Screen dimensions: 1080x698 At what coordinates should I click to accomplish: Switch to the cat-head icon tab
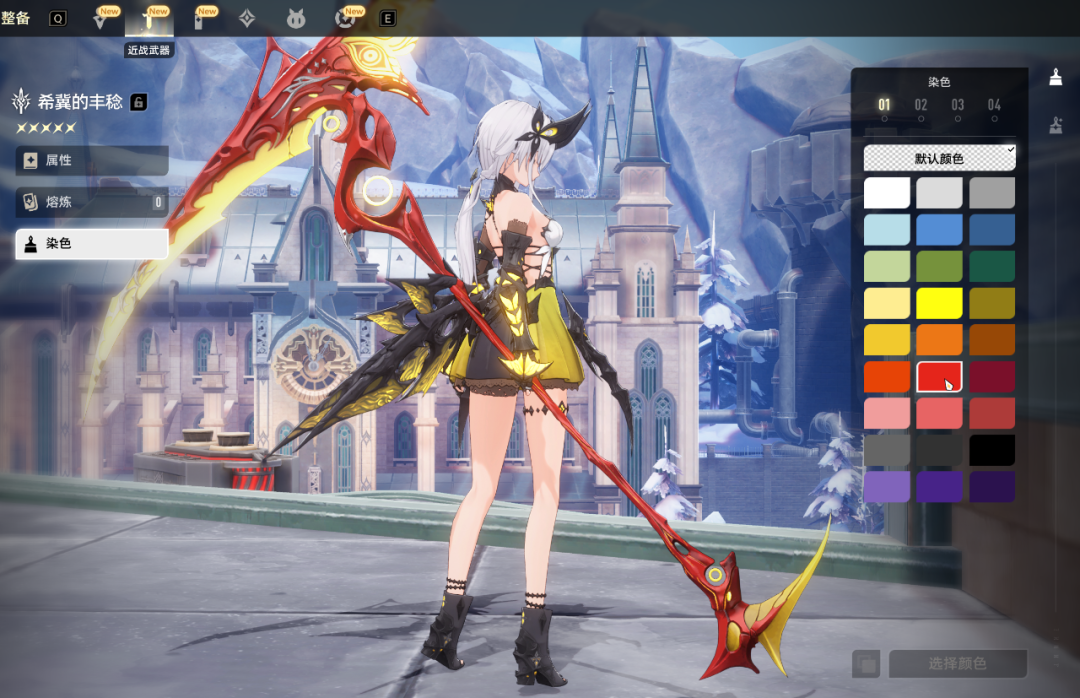point(296,18)
